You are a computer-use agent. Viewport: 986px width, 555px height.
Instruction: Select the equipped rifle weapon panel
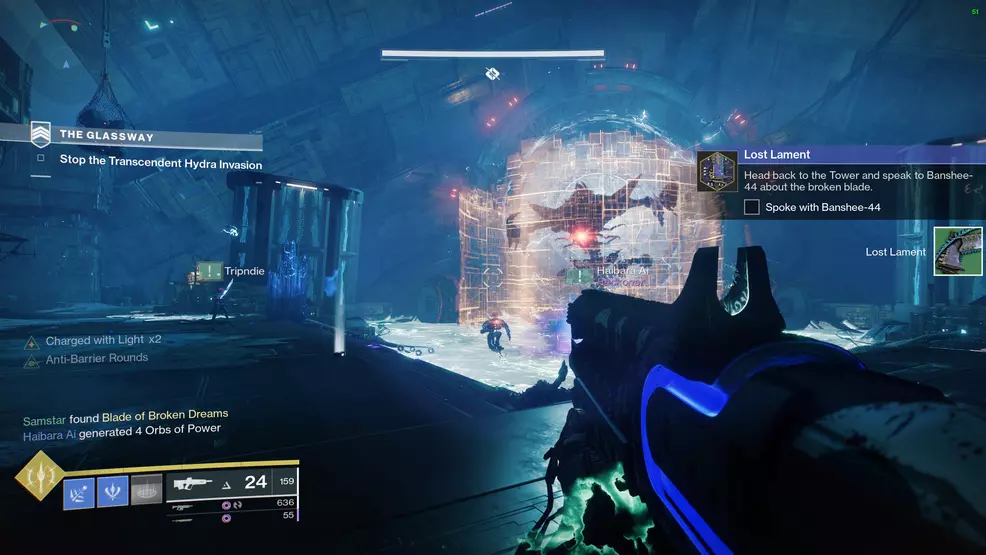(x=232, y=482)
